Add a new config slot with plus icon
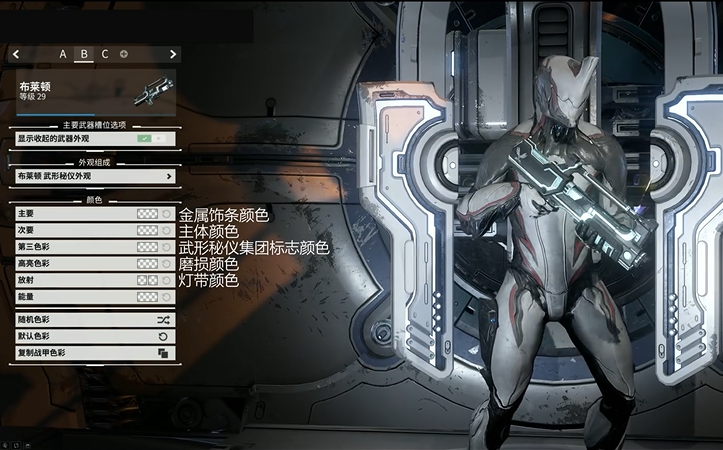 tap(124, 54)
